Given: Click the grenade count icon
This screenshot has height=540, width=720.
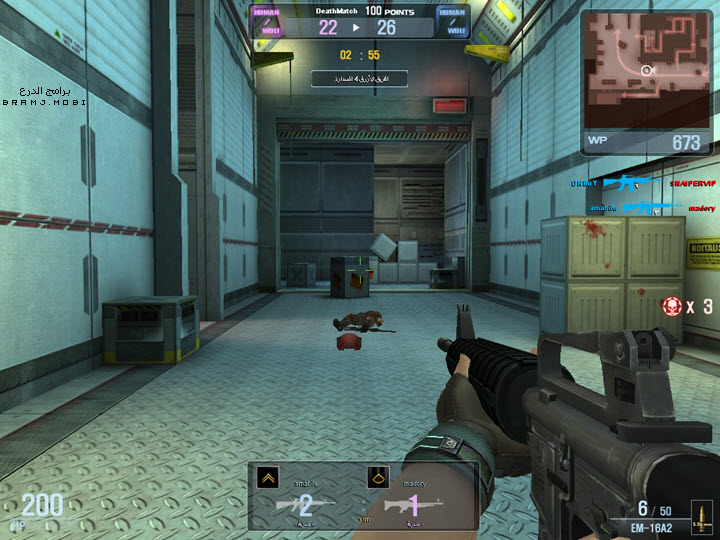Looking at the screenshot, I should click(x=673, y=306).
